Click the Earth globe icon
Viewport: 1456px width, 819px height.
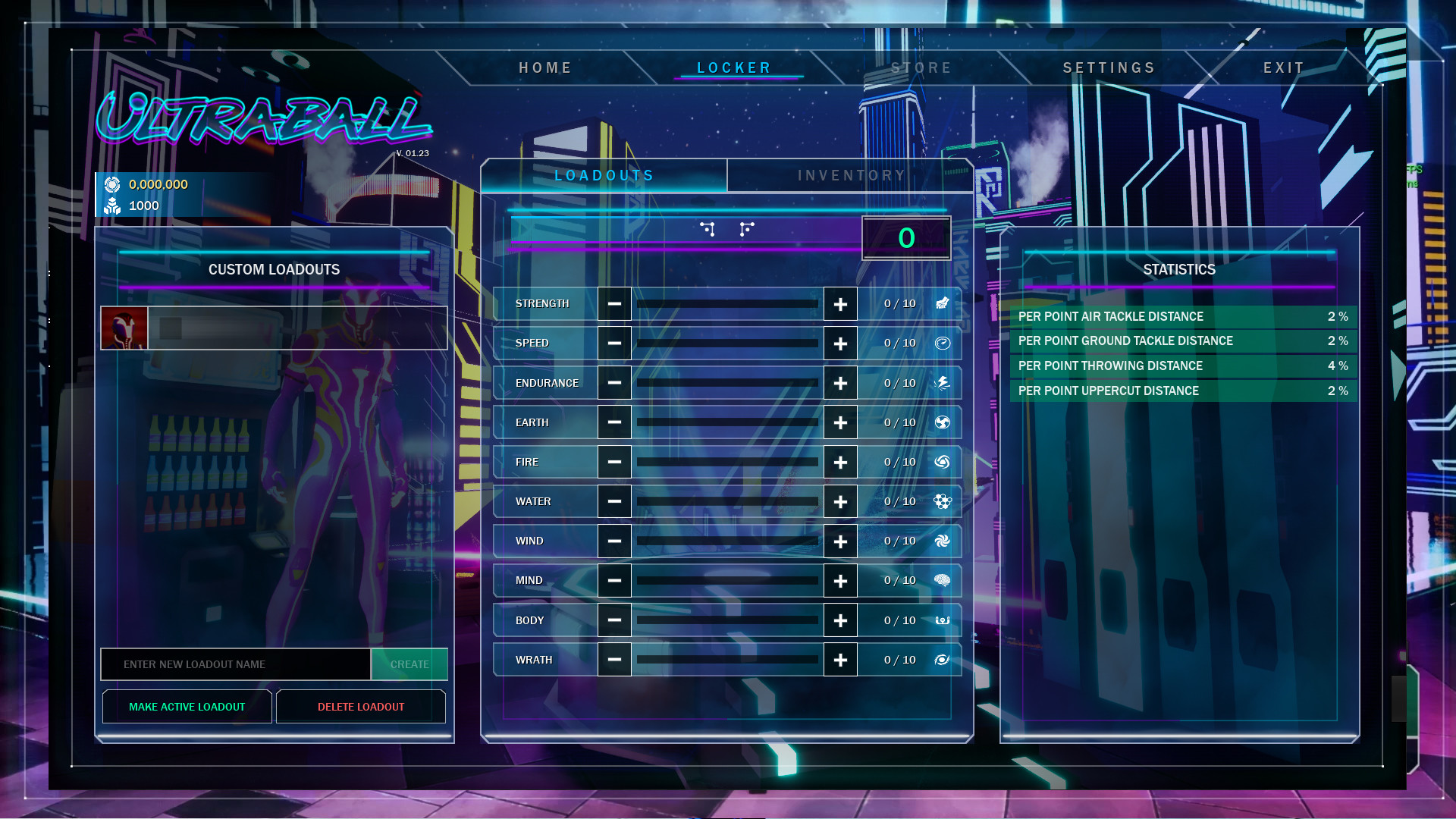[942, 422]
